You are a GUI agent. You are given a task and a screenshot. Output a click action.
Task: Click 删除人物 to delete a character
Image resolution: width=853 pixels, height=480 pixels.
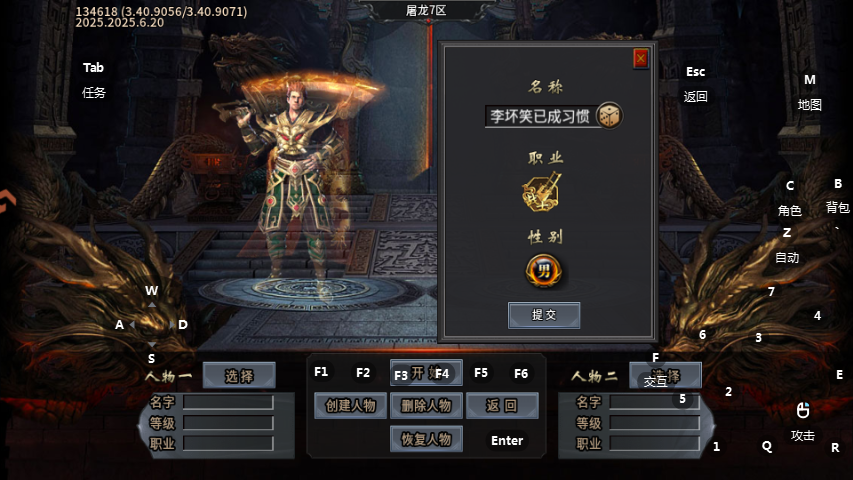[x=426, y=405]
